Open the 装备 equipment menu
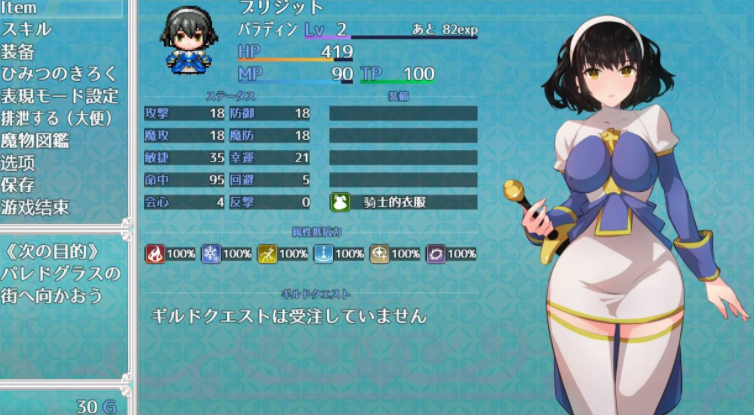The height and width of the screenshot is (415, 754). click(19, 52)
